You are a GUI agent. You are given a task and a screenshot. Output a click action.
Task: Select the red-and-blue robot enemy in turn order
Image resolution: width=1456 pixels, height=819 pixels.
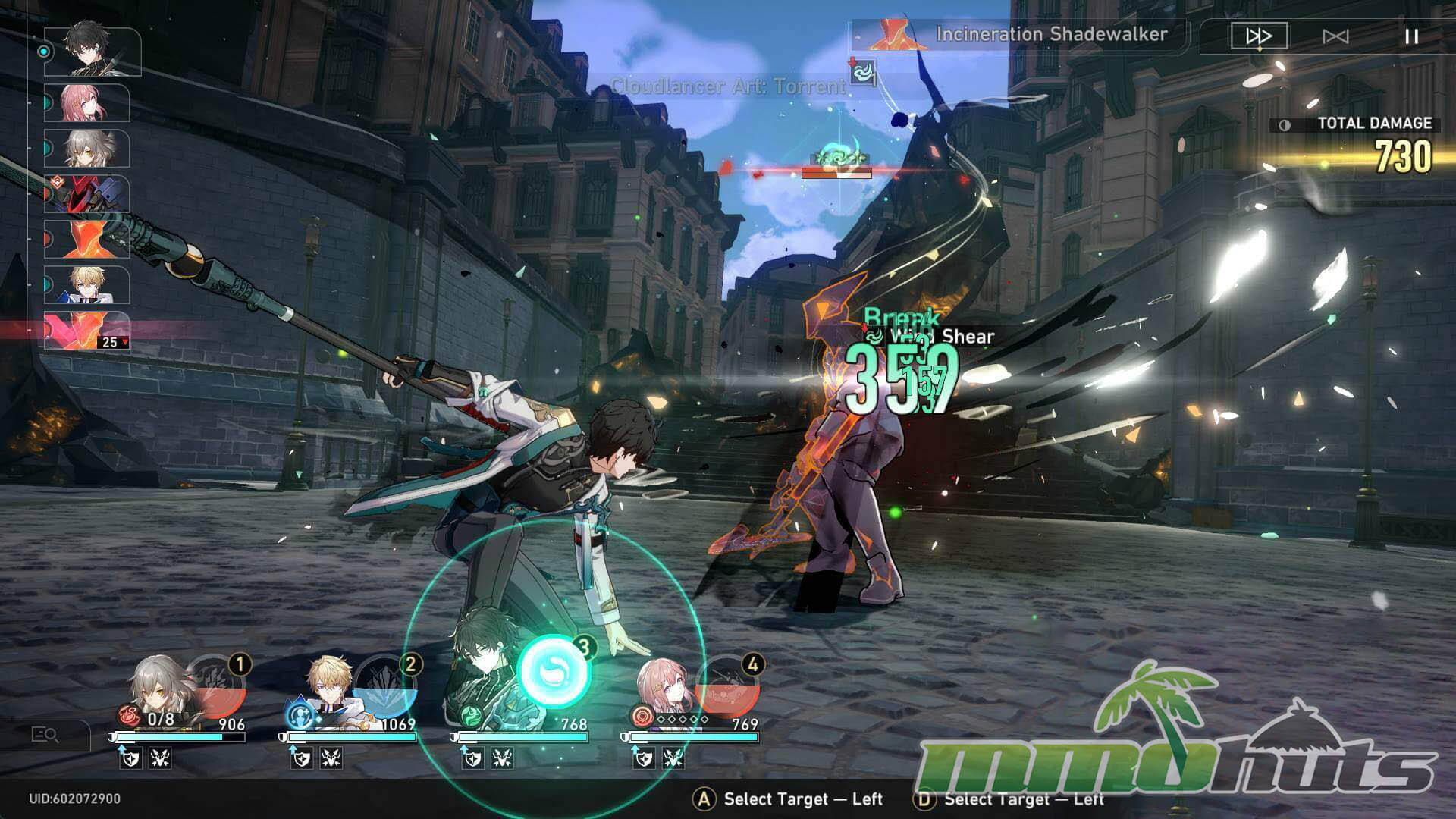tap(87, 194)
